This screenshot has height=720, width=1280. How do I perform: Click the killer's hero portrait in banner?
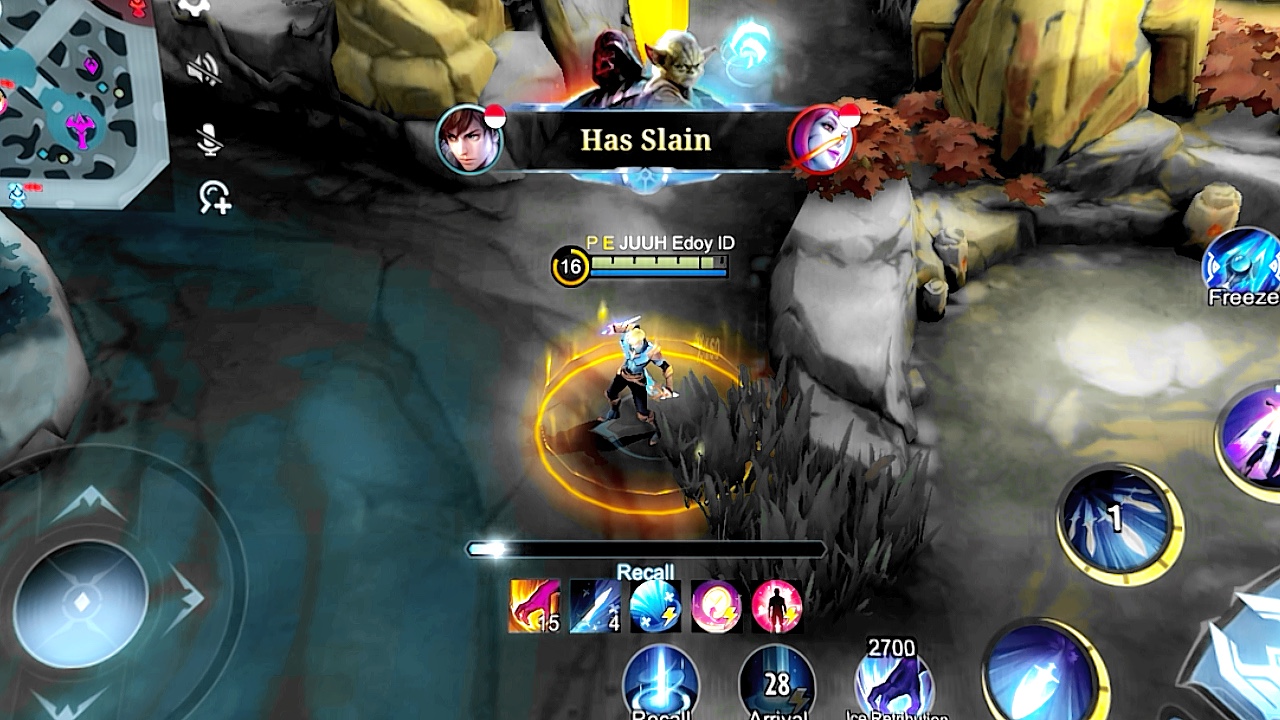tap(468, 140)
